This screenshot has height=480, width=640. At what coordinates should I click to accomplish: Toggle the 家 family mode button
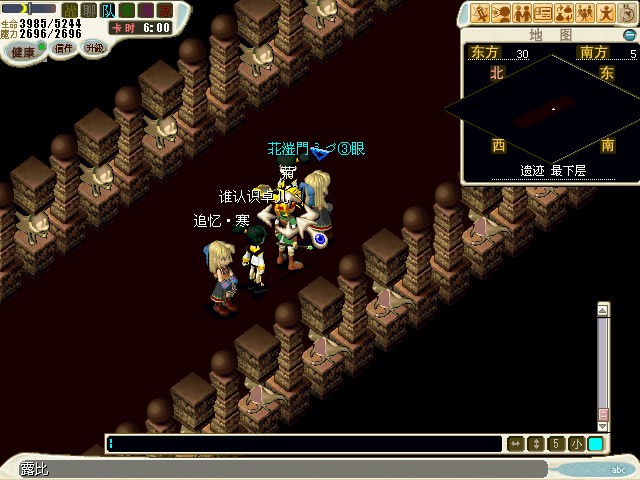click(x=162, y=10)
